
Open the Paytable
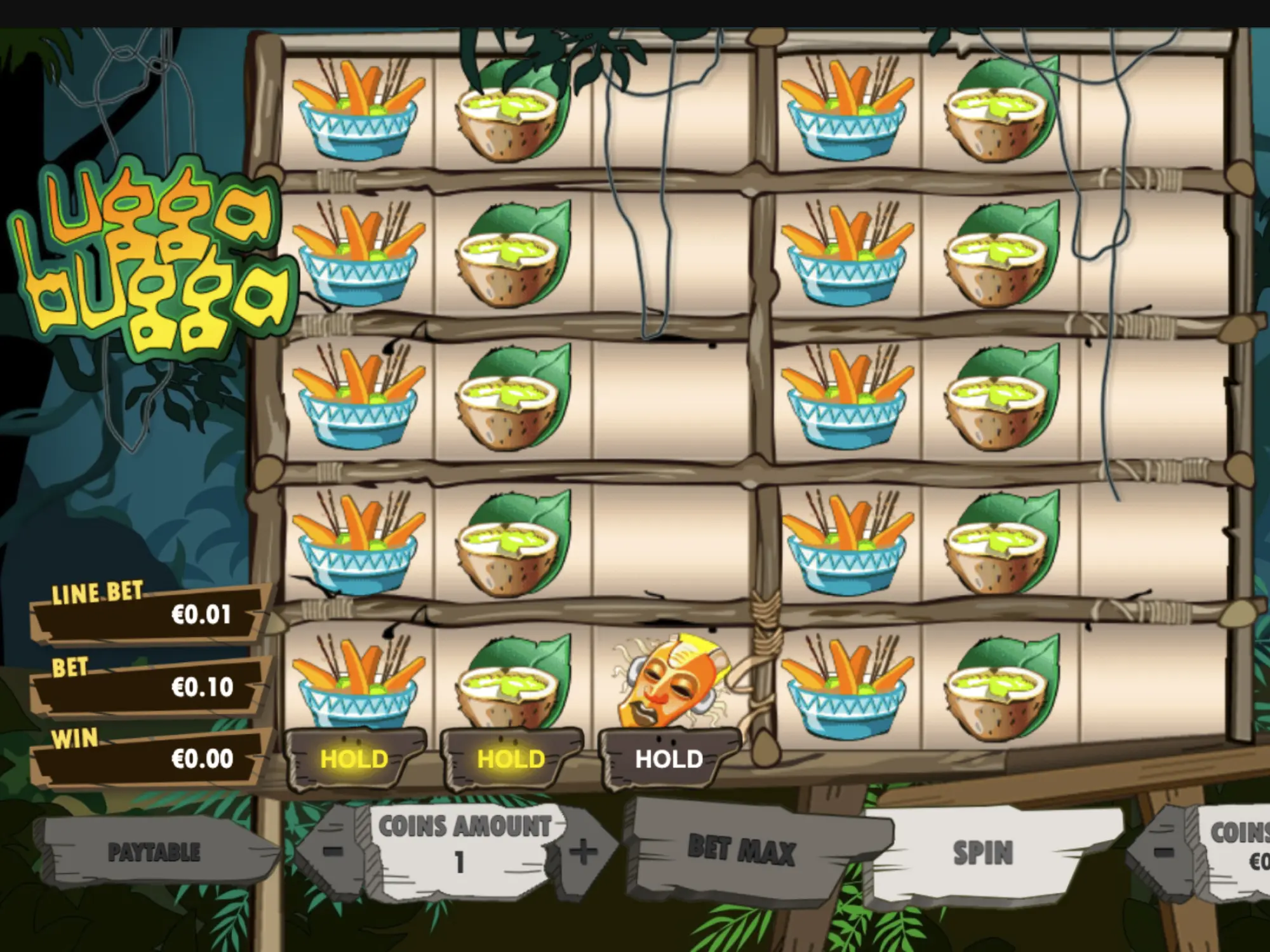tap(154, 852)
